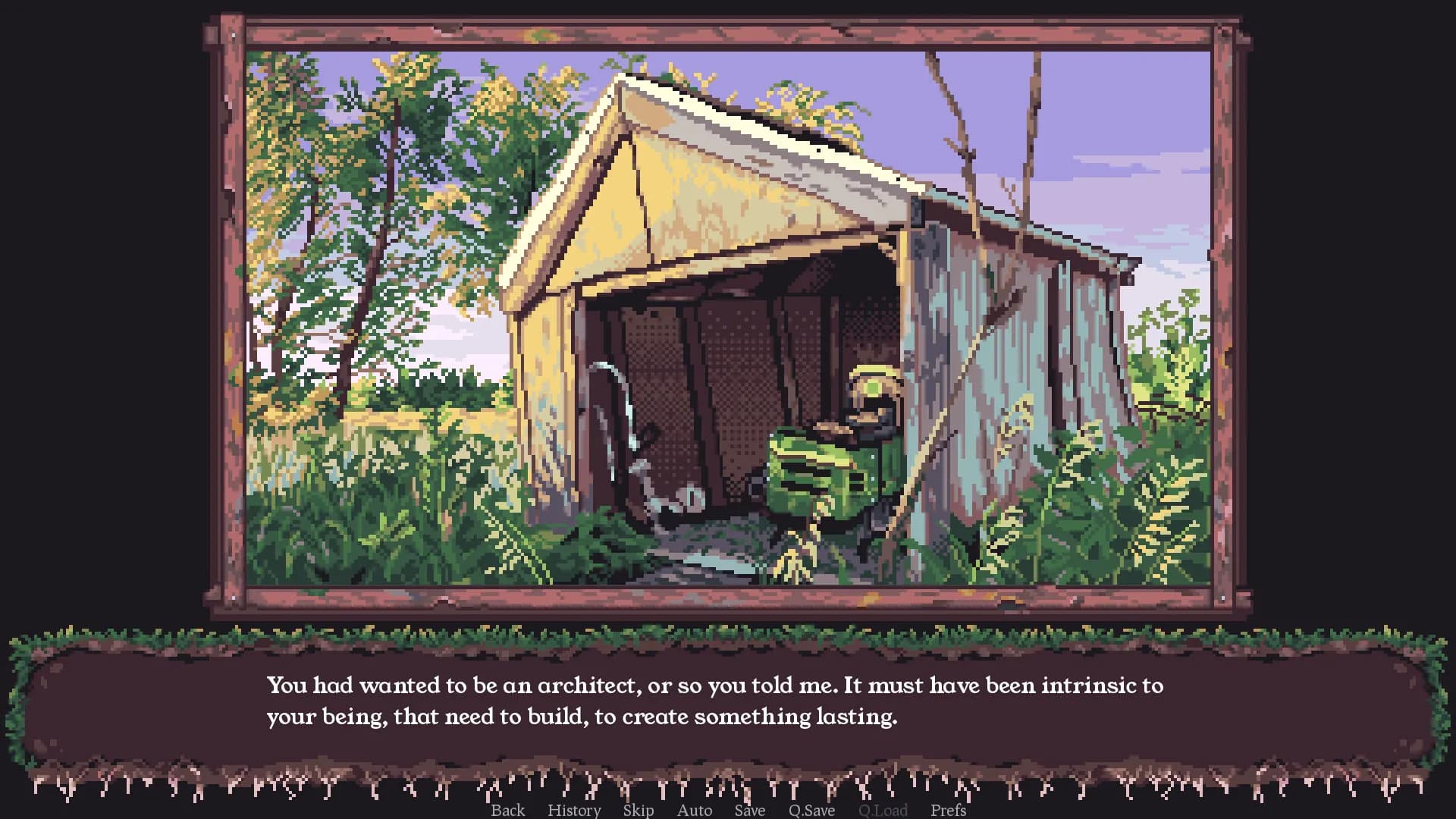Open the History log
This screenshot has width=1456, height=819.
point(574,810)
